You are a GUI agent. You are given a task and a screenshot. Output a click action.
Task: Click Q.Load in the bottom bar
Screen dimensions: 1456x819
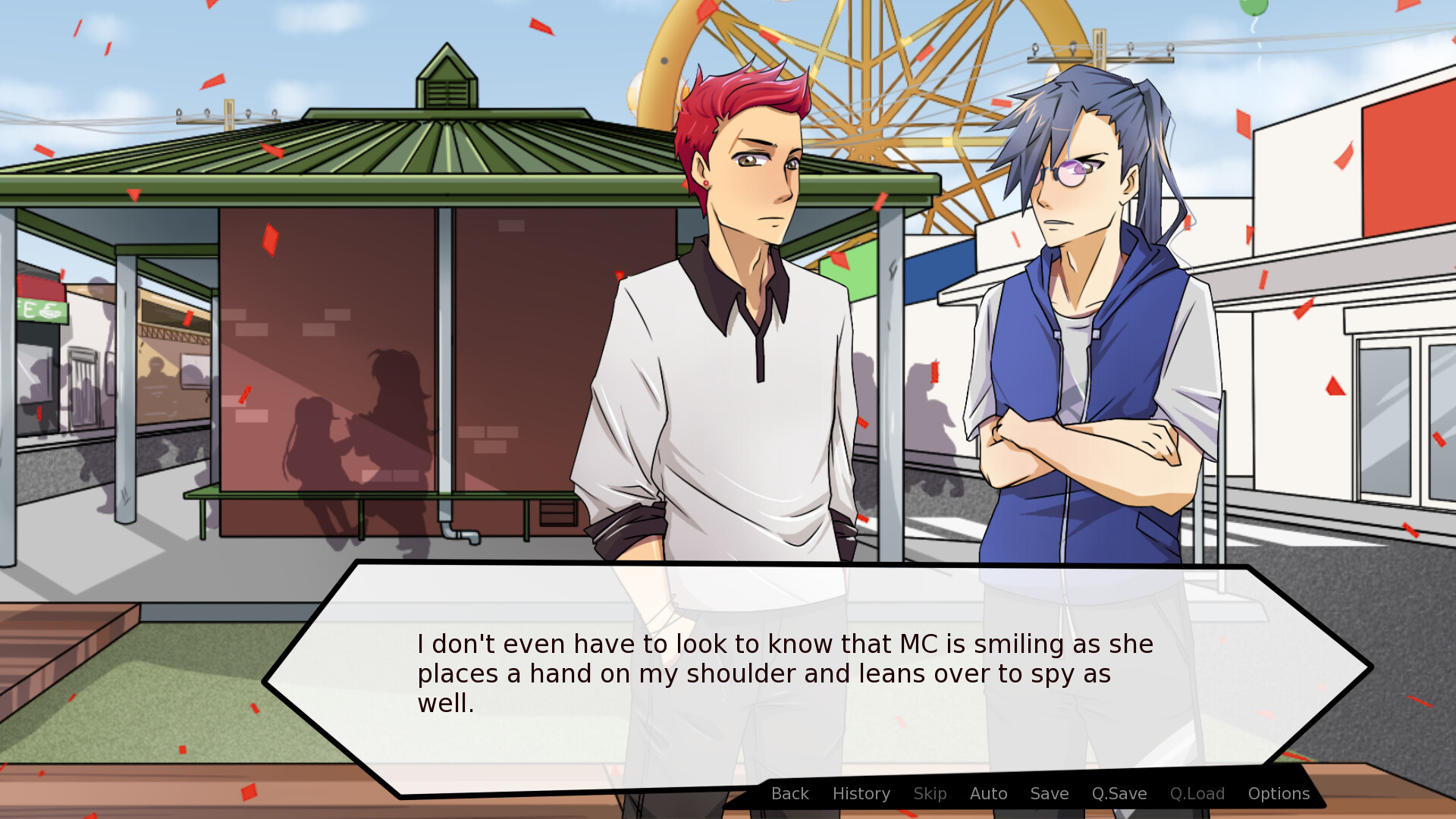point(1197,793)
